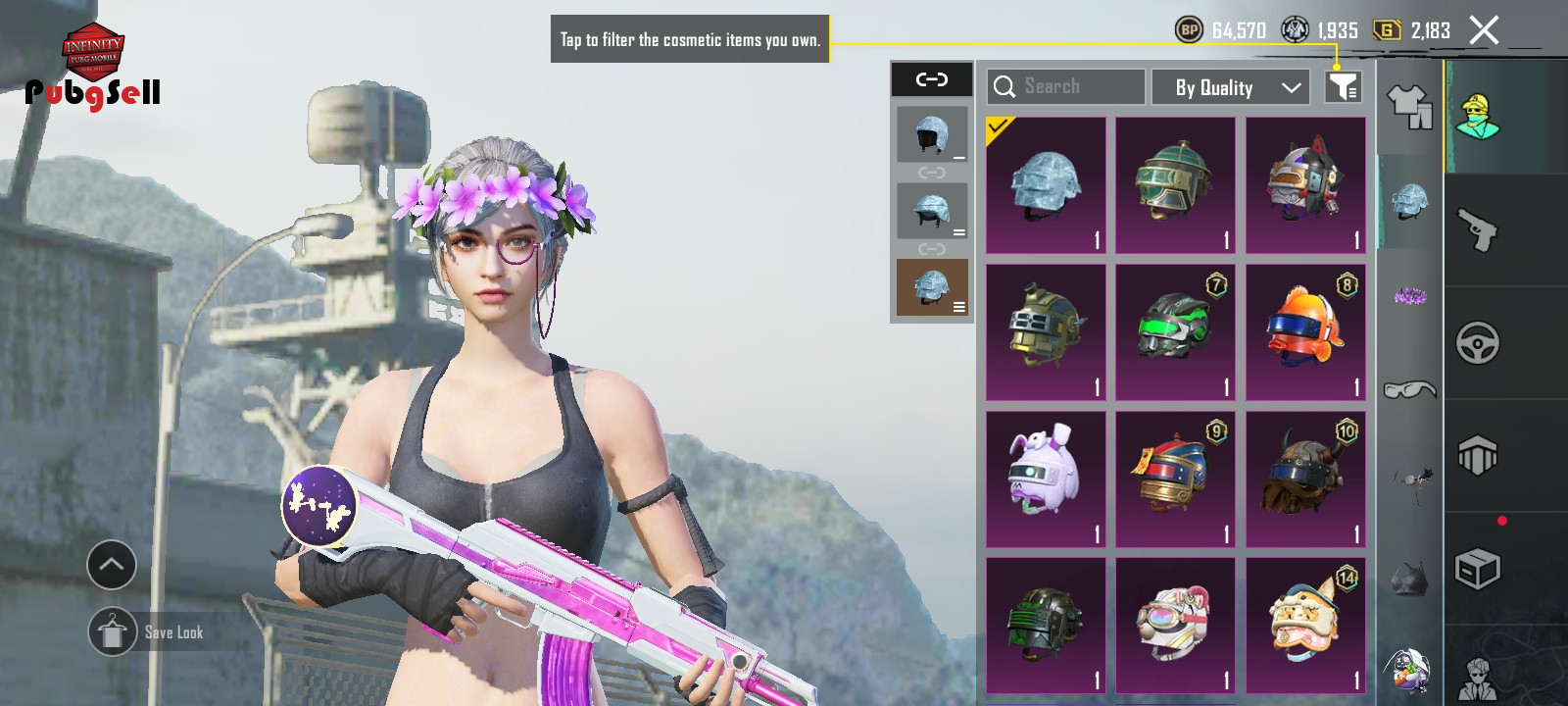Open the outfit clothing category
The width and height of the screenshot is (1568, 706).
1409,106
